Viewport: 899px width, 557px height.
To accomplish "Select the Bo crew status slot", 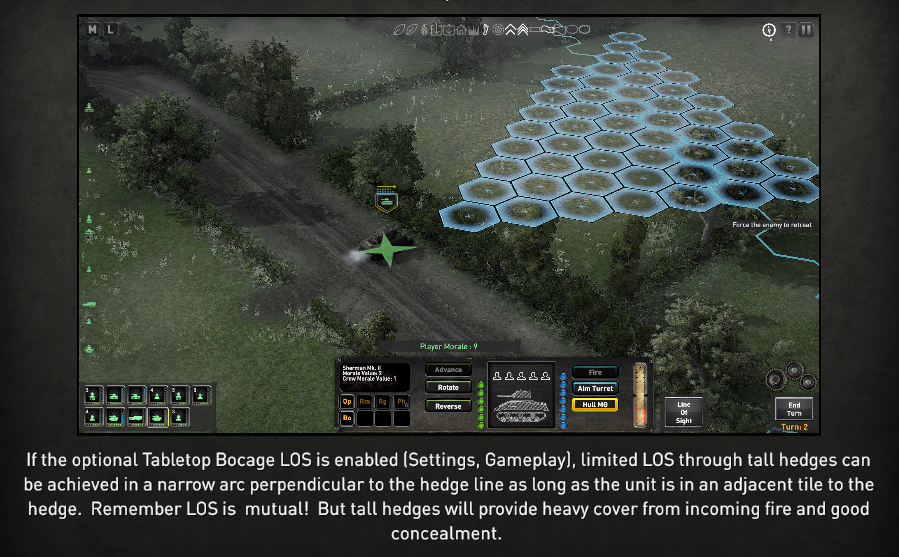I will point(348,418).
